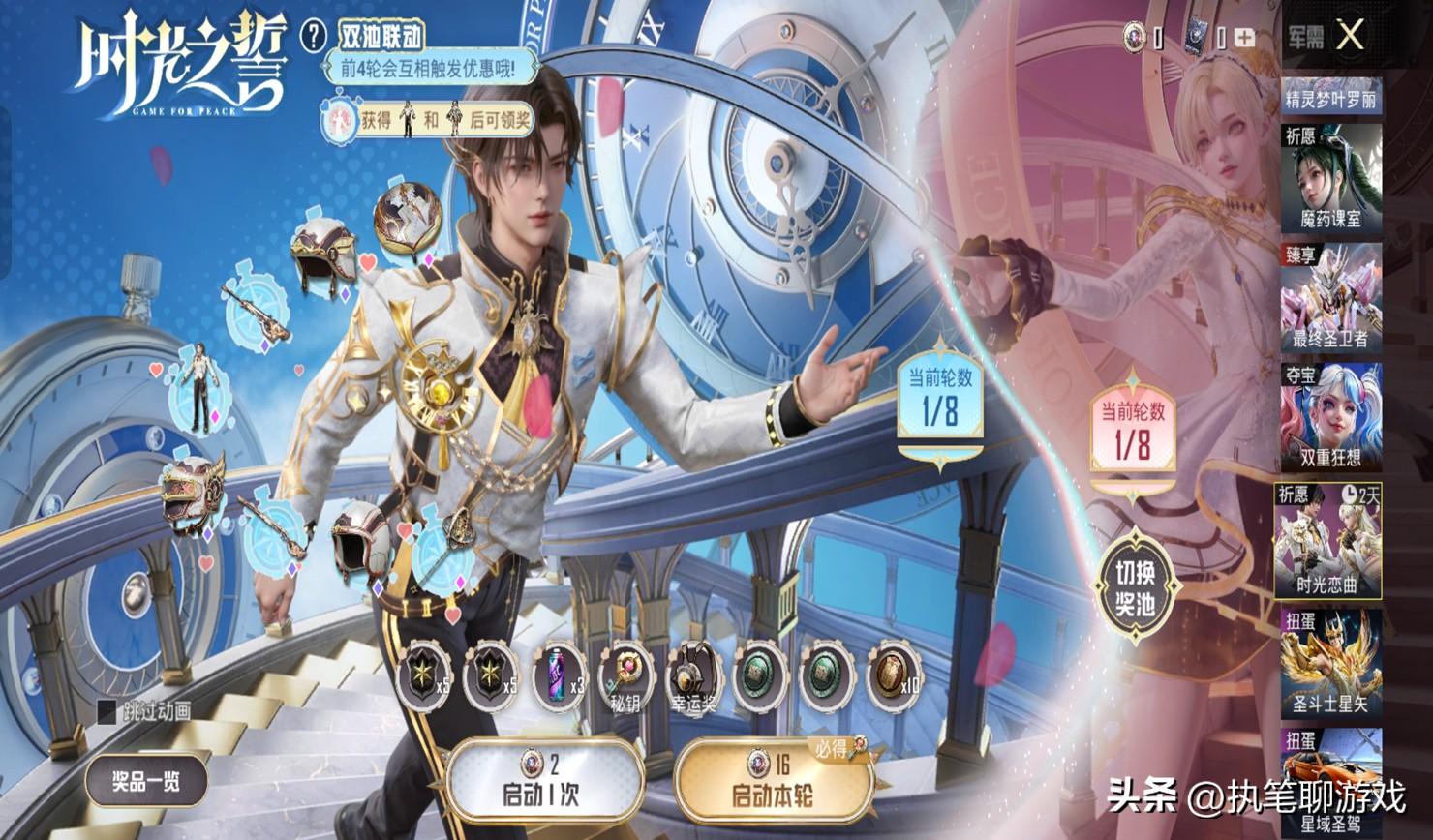The height and width of the screenshot is (840, 1433).
Task: Toggle the 跳过动画 skip animation checkbox
Action: point(107,711)
